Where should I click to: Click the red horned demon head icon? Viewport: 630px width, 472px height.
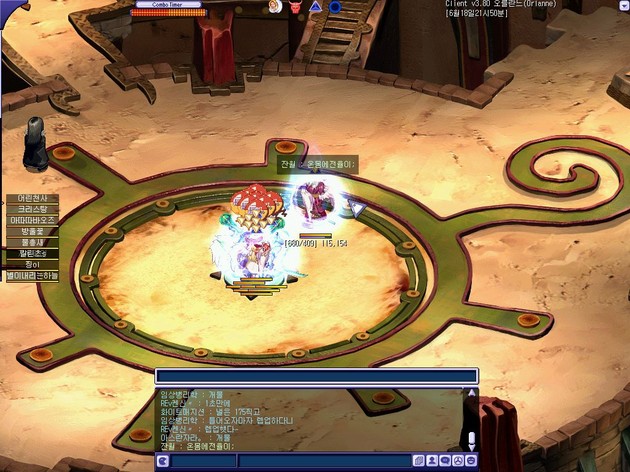click(x=295, y=7)
